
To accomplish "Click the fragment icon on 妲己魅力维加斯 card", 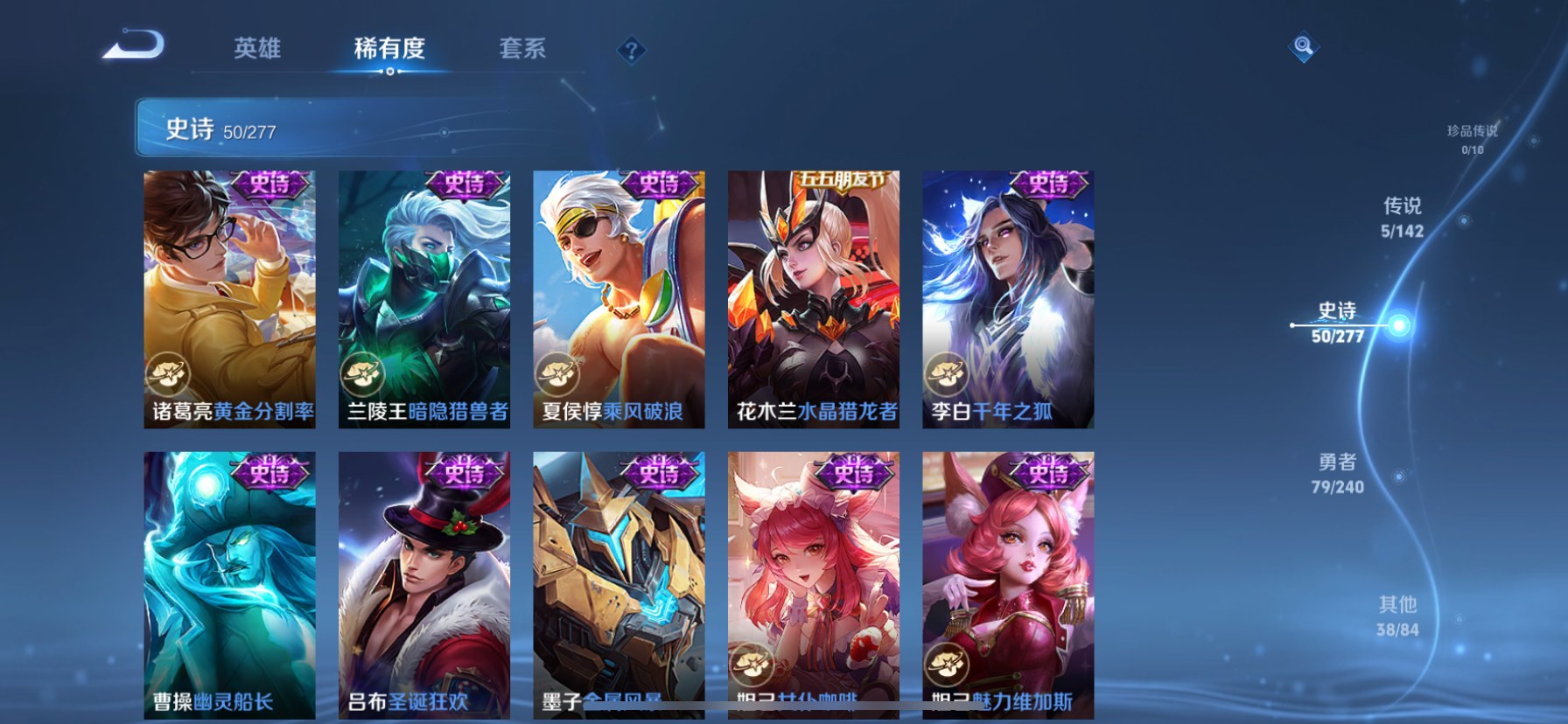I will coord(948,665).
